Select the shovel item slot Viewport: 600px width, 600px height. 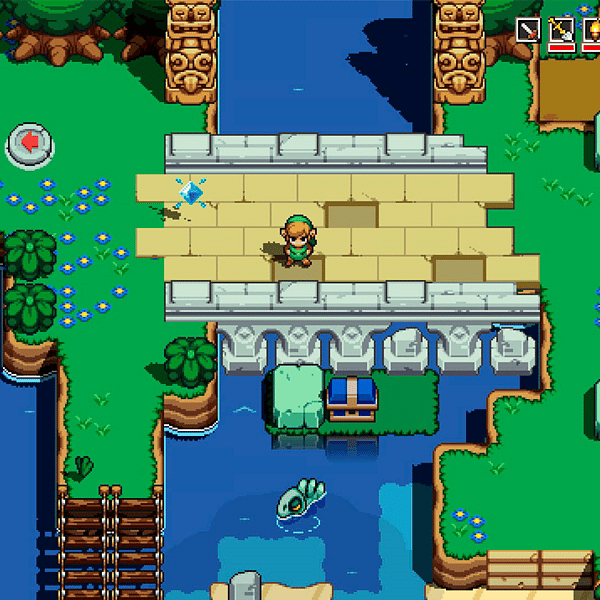coord(561,30)
